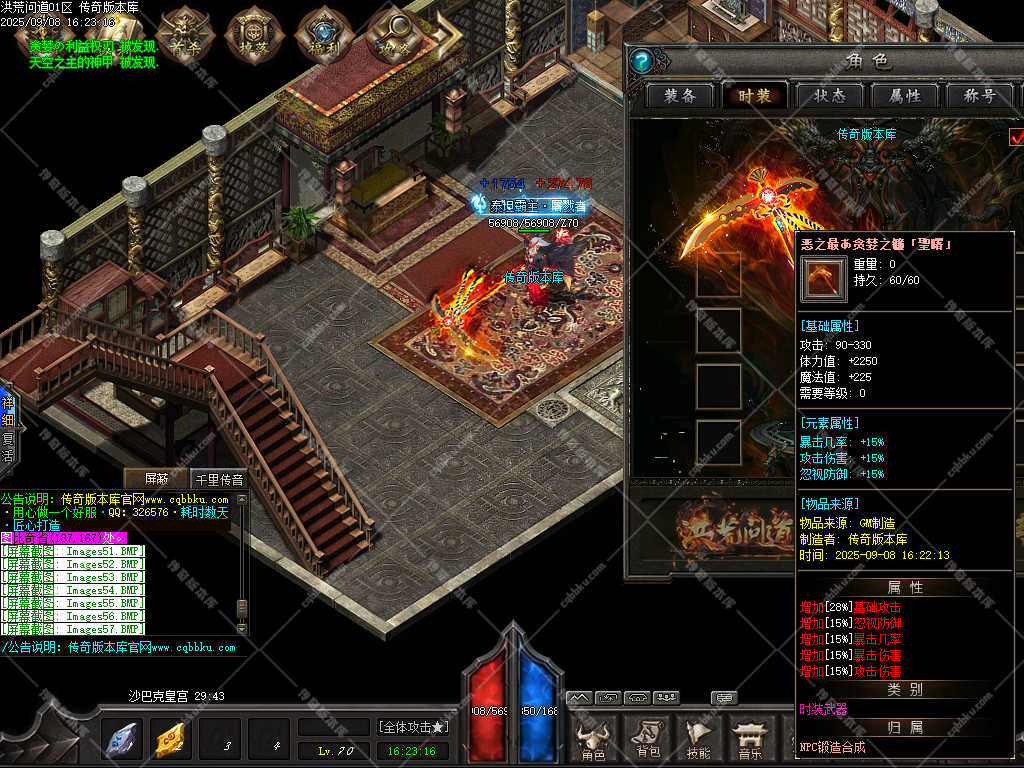Switch to the 状态 status tab

click(829, 96)
